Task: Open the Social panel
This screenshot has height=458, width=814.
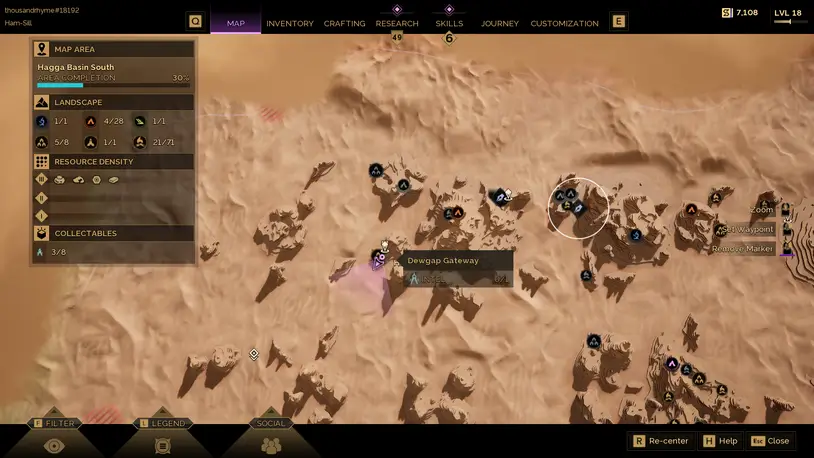Action: click(271, 440)
